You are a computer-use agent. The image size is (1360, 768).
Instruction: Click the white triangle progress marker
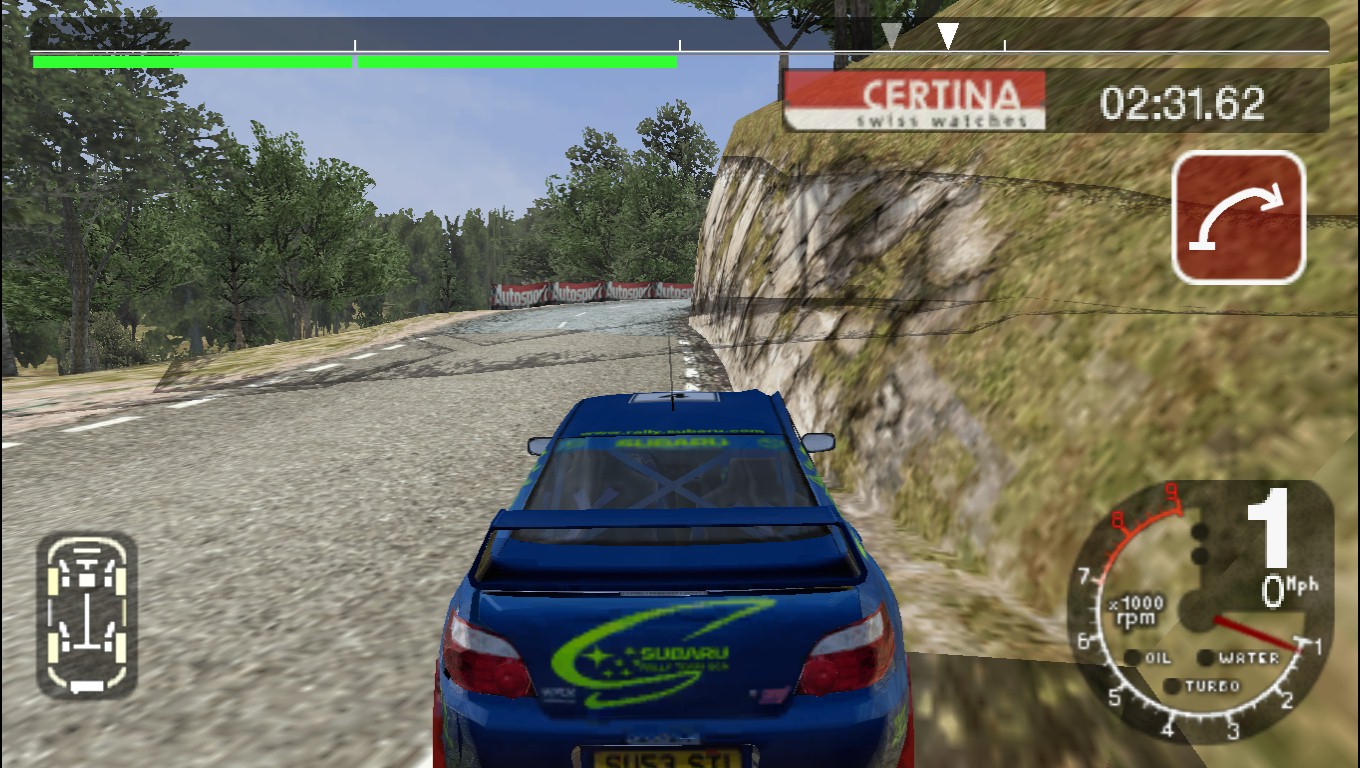(x=948, y=36)
